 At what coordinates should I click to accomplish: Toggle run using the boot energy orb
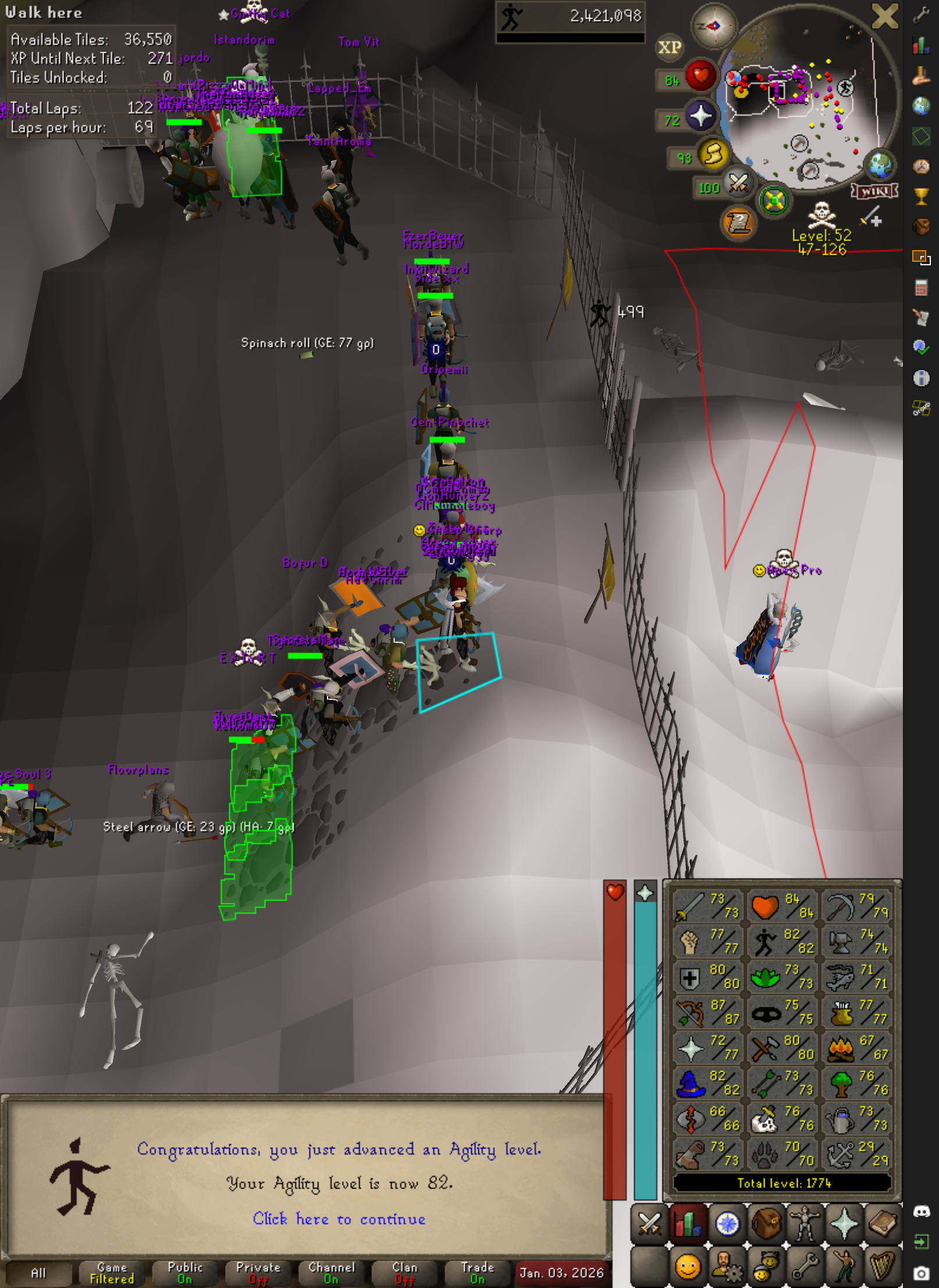(713, 154)
